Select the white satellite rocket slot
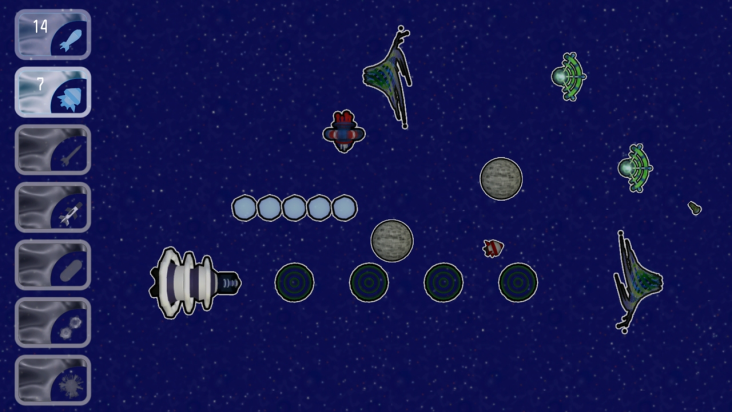 click(x=53, y=208)
